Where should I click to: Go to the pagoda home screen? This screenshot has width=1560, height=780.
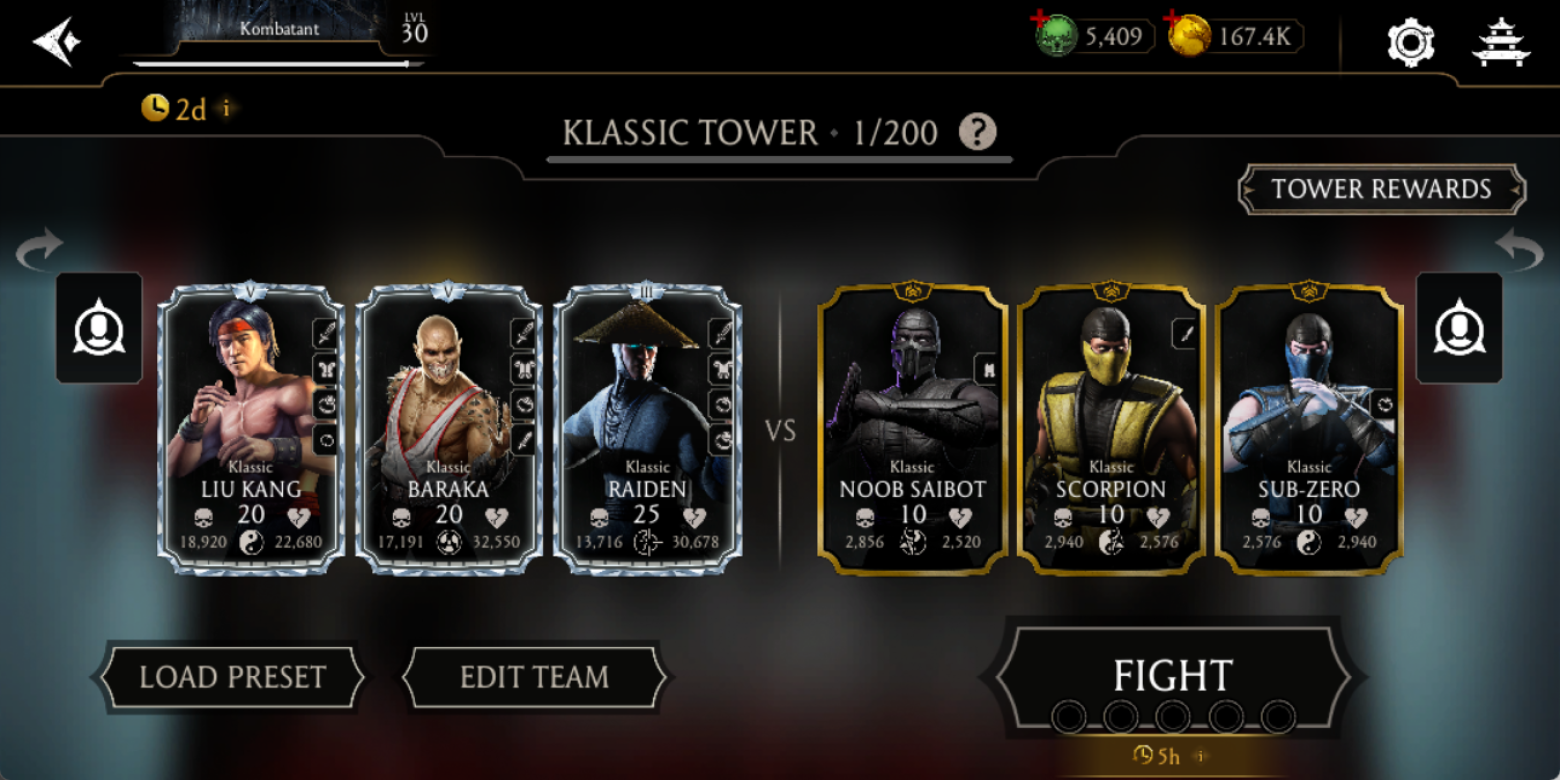pos(1501,43)
